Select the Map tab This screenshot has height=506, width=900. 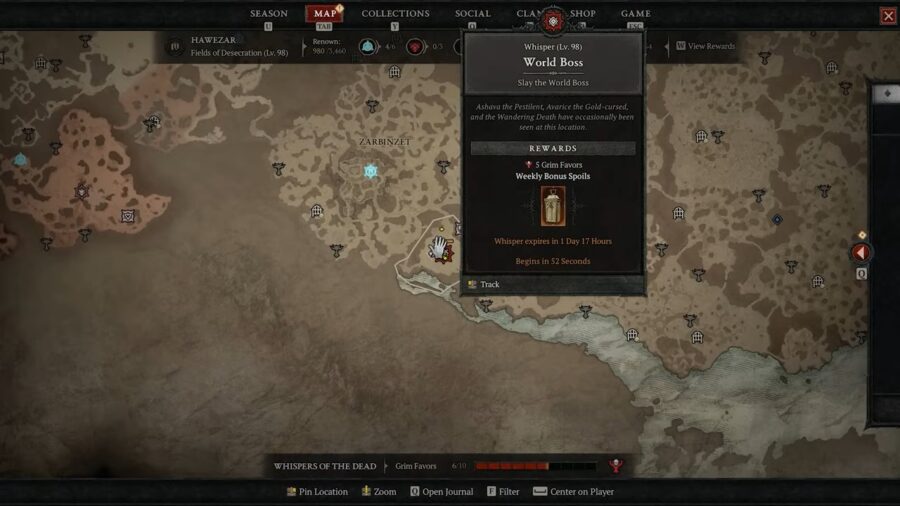(x=325, y=14)
